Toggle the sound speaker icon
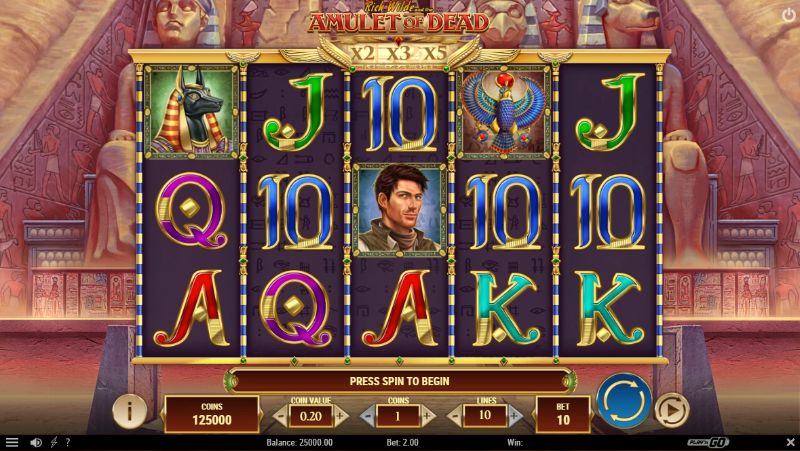The height and width of the screenshot is (451, 800). (36, 442)
